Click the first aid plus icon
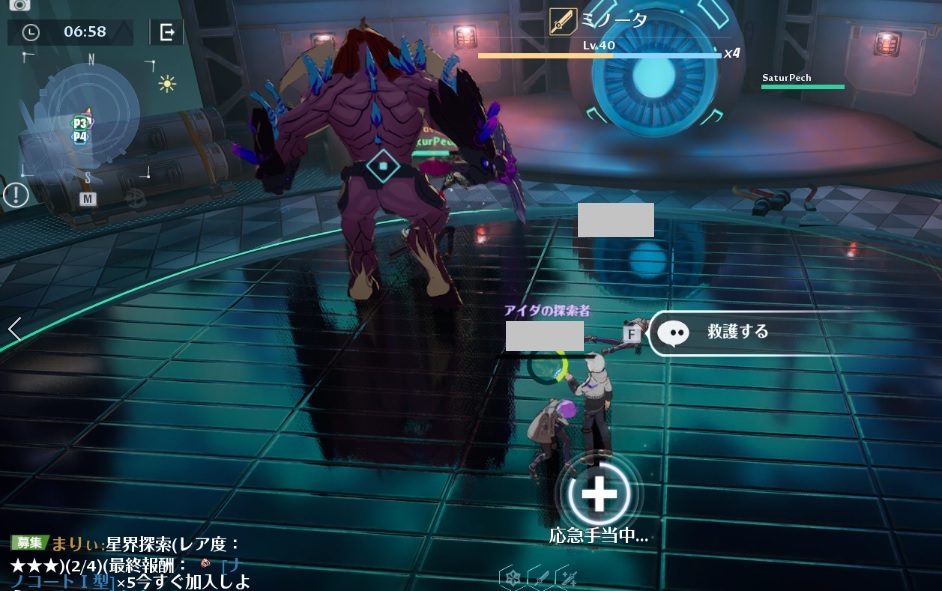 [x=598, y=493]
